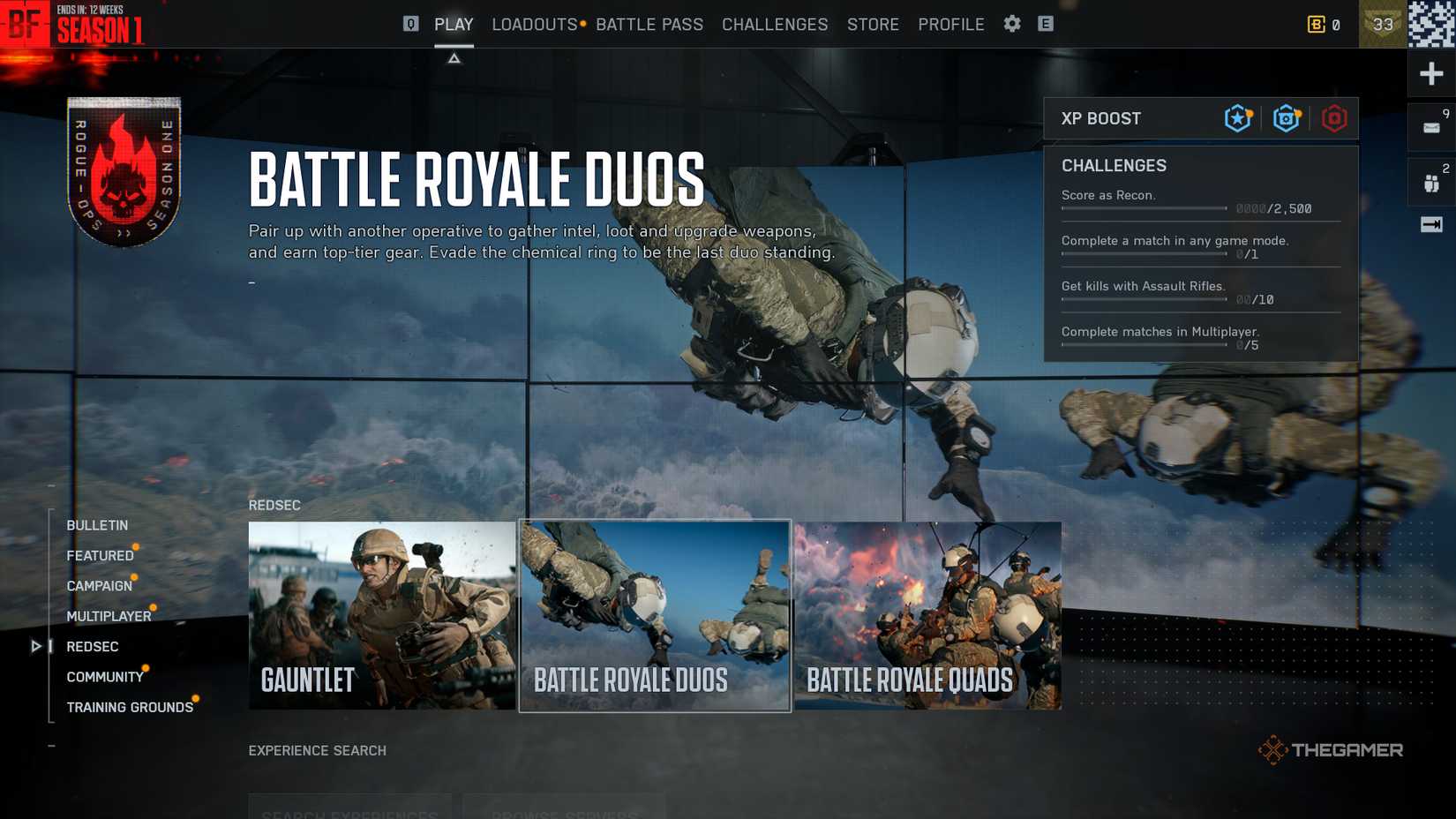Toggle the blue Battle Pass XP Boost icon
Image resolution: width=1456 pixels, height=819 pixels.
(1286, 117)
